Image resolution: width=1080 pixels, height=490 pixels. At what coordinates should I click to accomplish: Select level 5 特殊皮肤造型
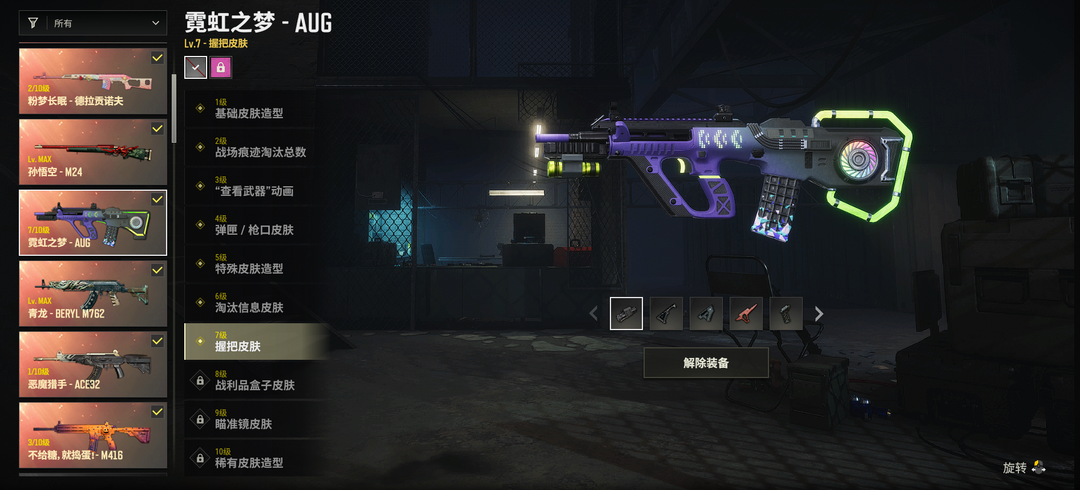click(255, 264)
